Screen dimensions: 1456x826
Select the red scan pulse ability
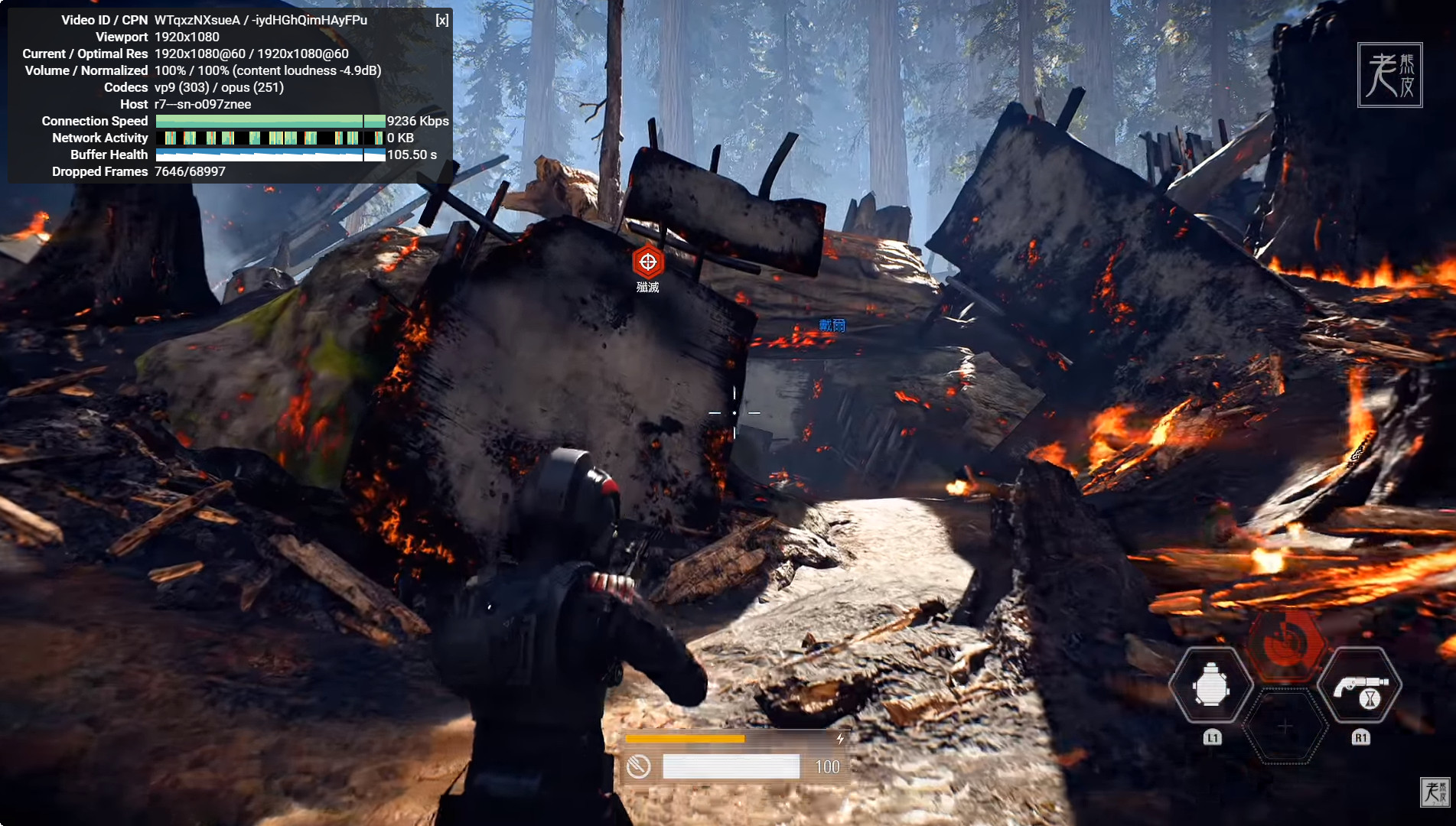[x=1285, y=644]
